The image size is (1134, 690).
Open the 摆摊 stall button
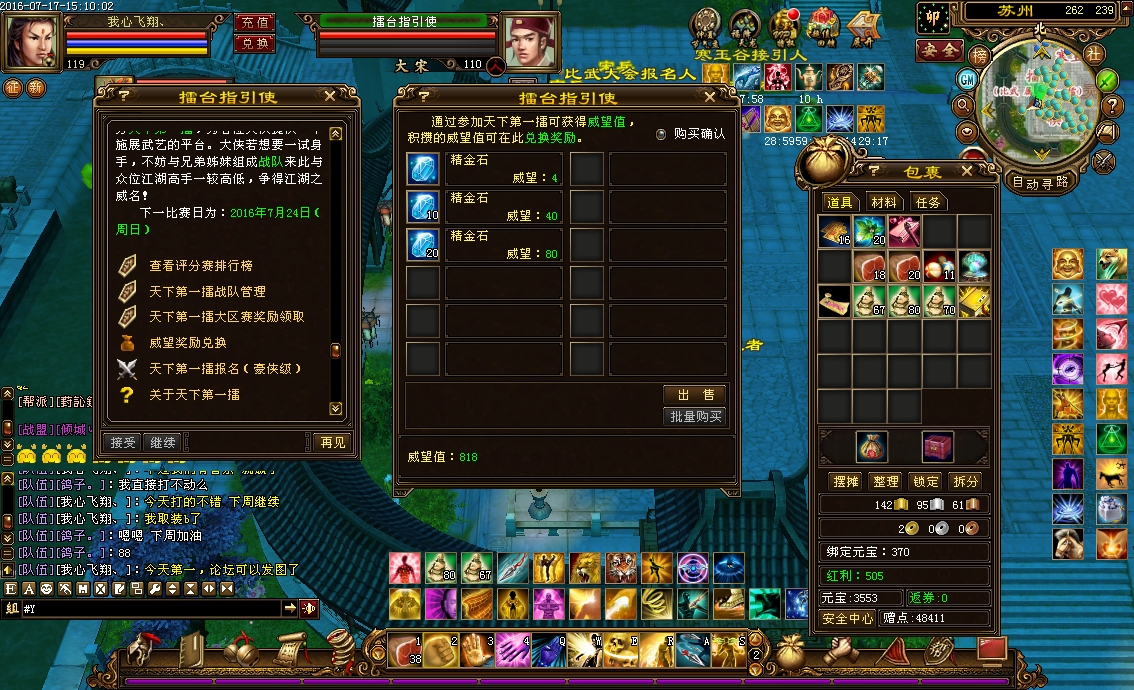(846, 481)
